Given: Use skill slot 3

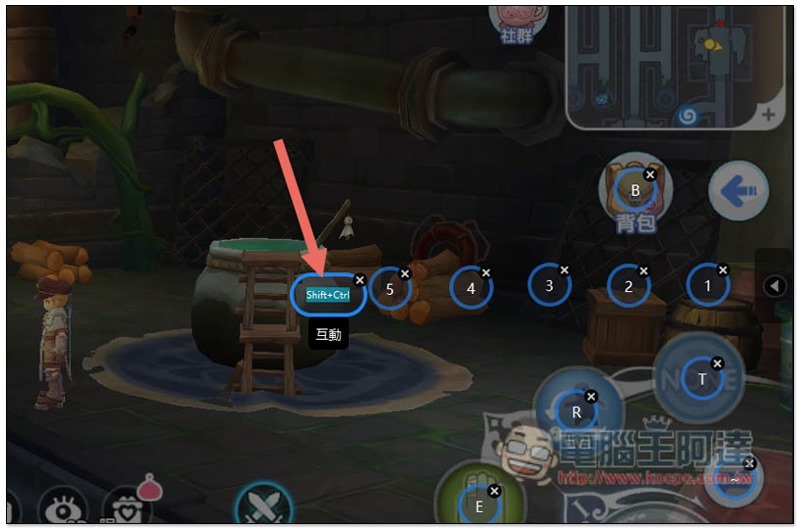Looking at the screenshot, I should (549, 286).
